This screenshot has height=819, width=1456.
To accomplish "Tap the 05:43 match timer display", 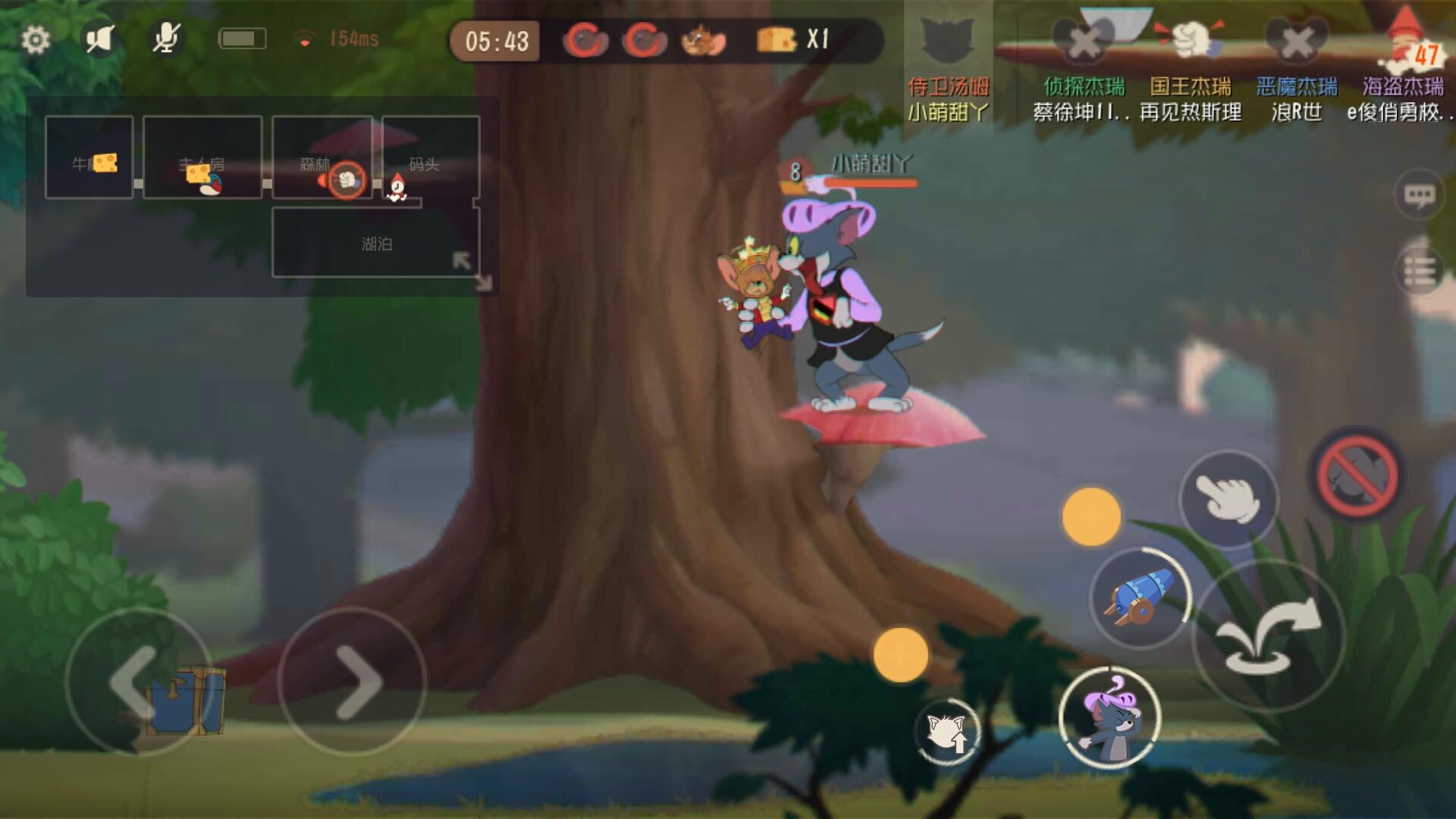I will pos(497,42).
